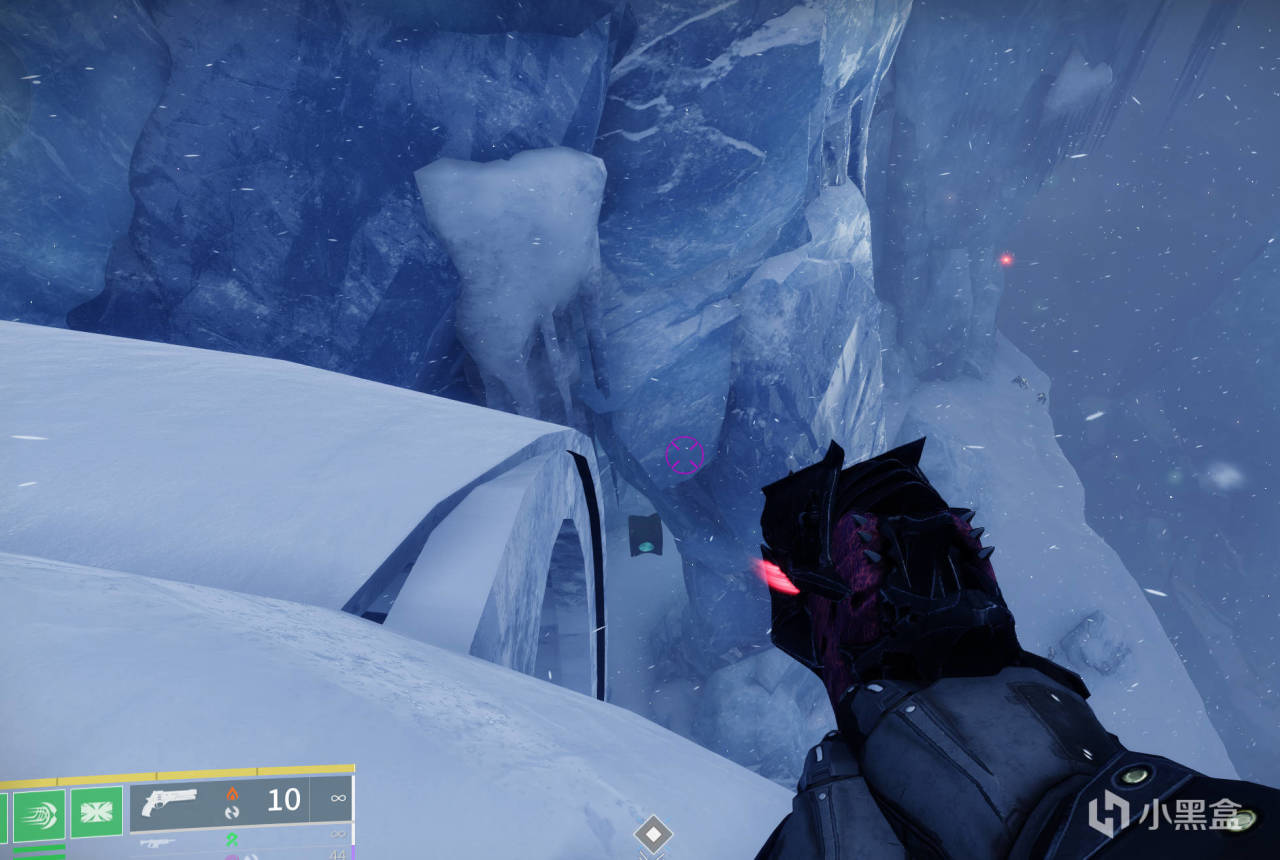This screenshot has height=860, width=1280.
Task: Activate the green streaking dart ability
Action: 39,814
